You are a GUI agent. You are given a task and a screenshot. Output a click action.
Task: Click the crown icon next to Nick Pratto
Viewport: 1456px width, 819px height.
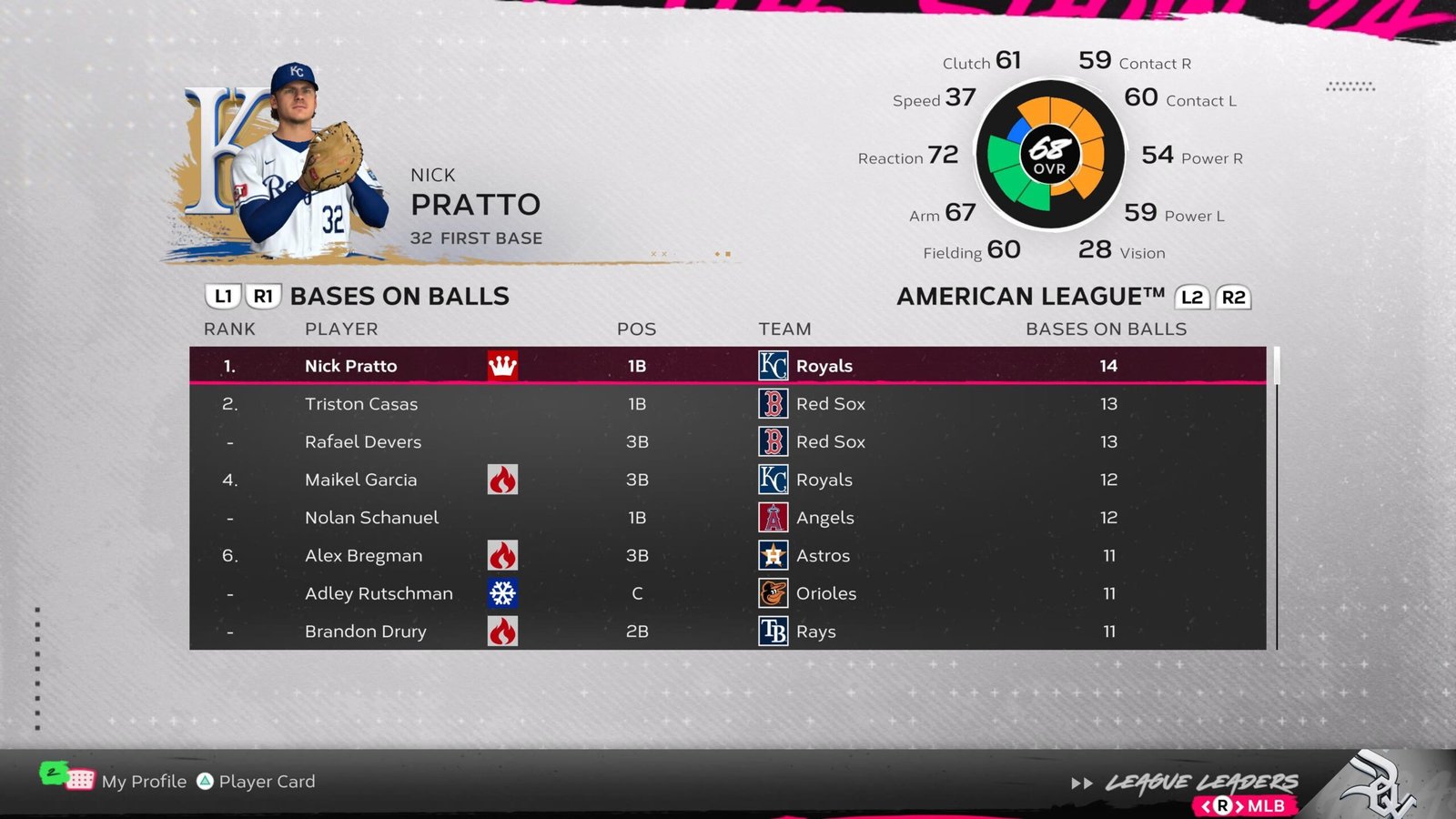click(x=501, y=366)
